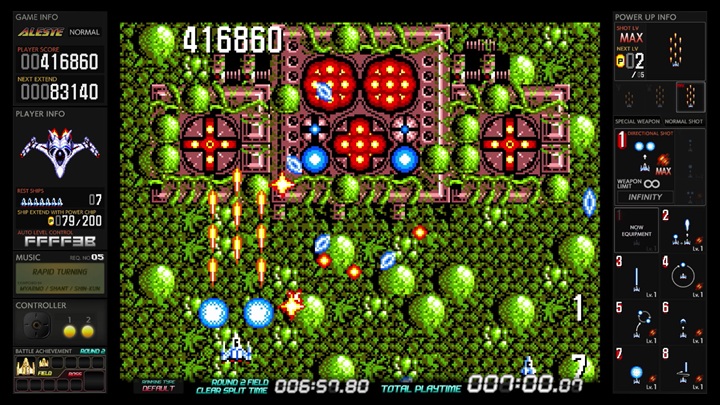This screenshot has height=405, width=720.
Task: Click the Now Equipment weapon slot
Action: click(x=636, y=230)
